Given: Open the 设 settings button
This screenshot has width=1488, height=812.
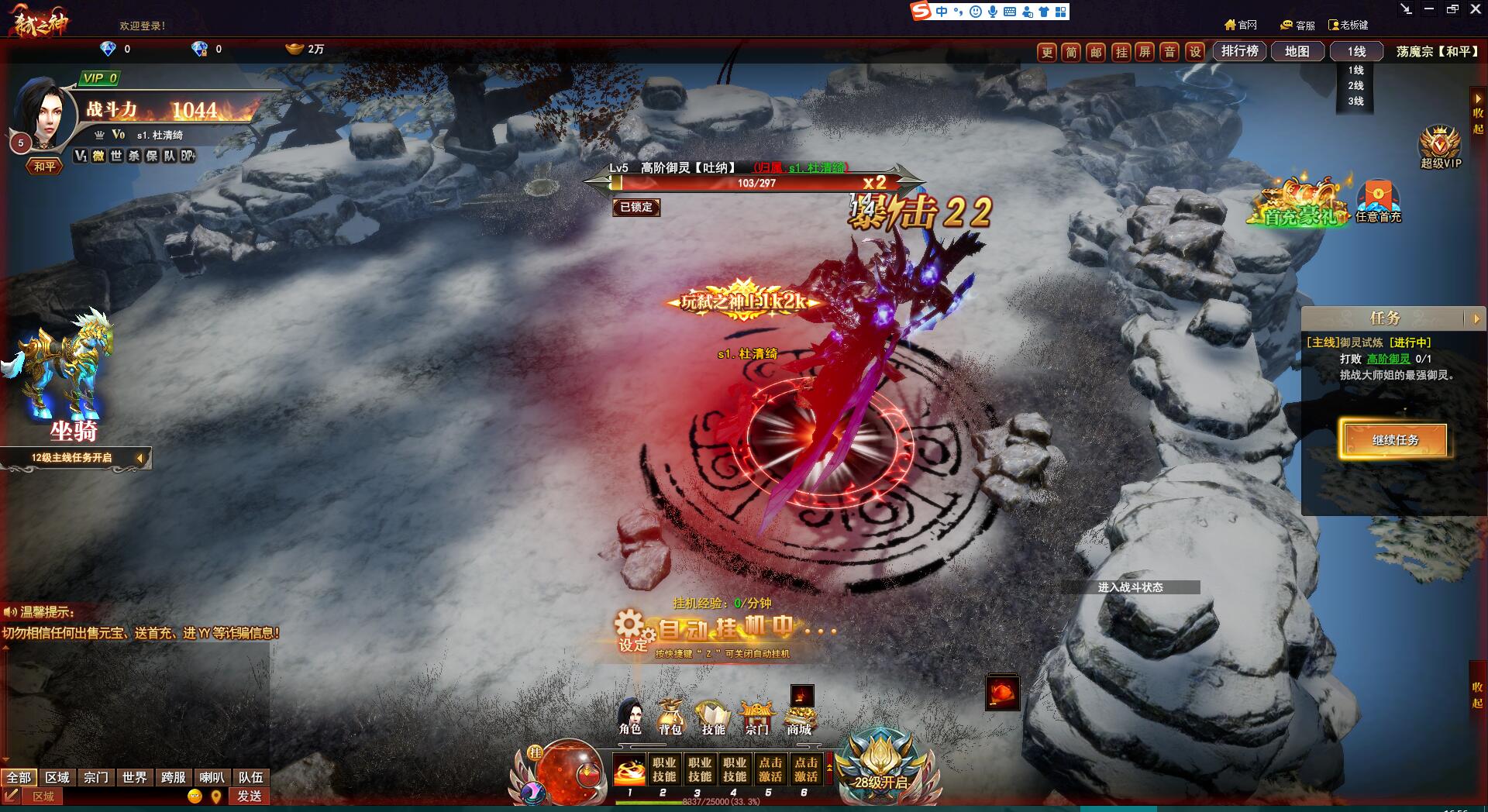Looking at the screenshot, I should click(x=1195, y=52).
